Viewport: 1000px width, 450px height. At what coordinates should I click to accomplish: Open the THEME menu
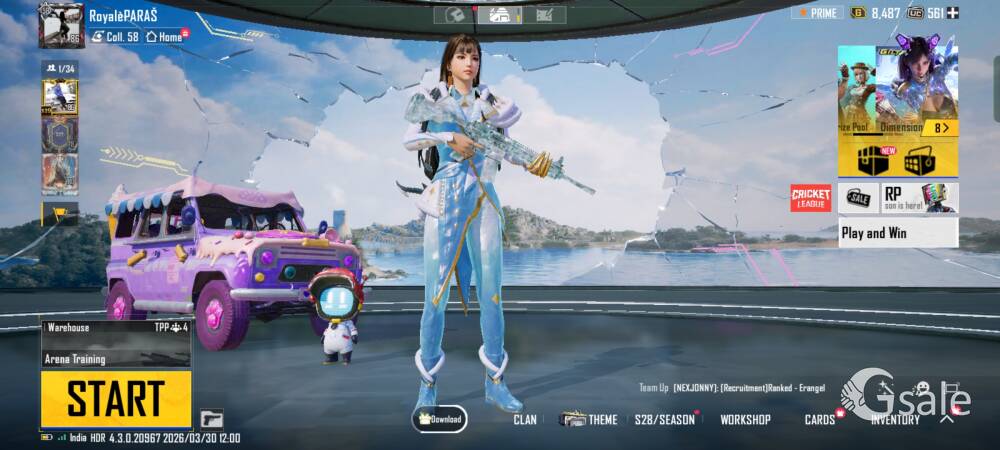click(x=590, y=420)
